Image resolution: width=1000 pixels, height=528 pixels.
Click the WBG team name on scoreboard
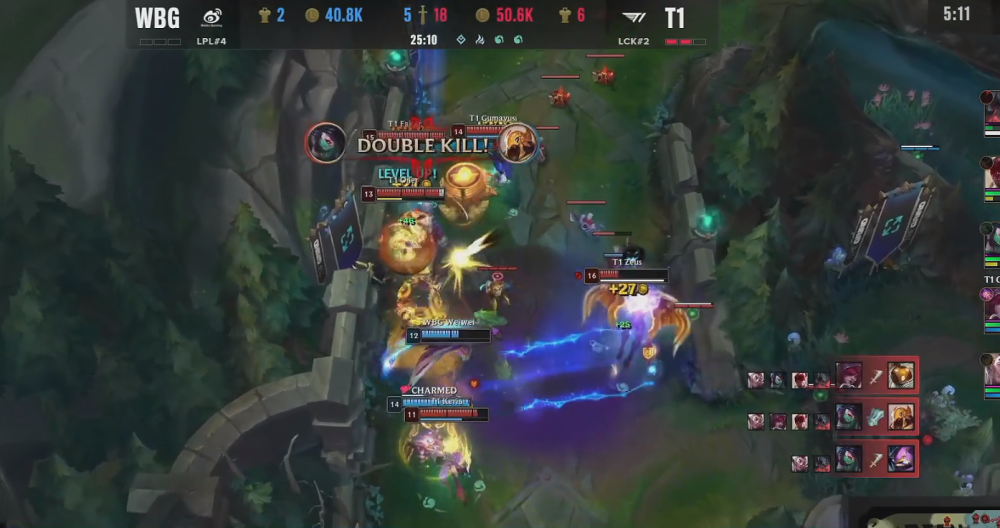[x=157, y=17]
